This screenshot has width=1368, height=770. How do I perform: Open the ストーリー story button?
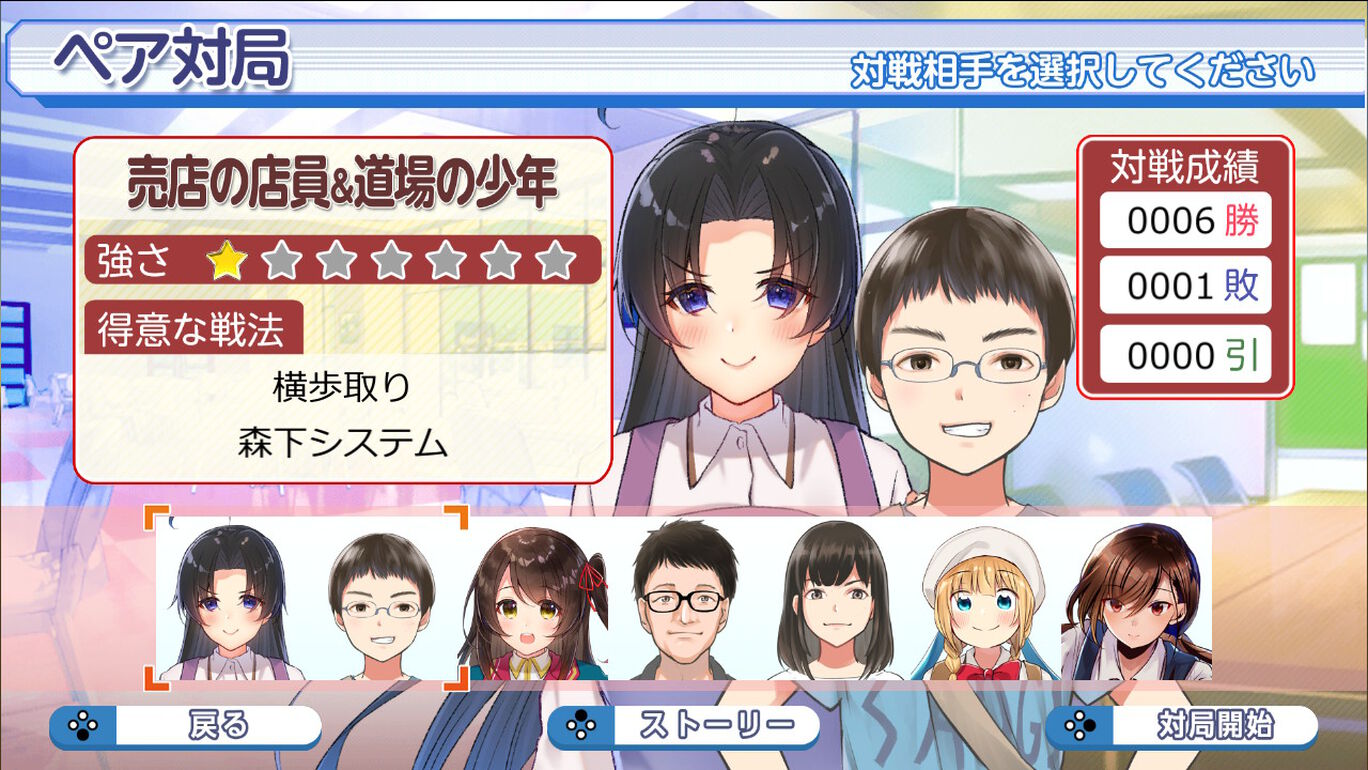[683, 726]
